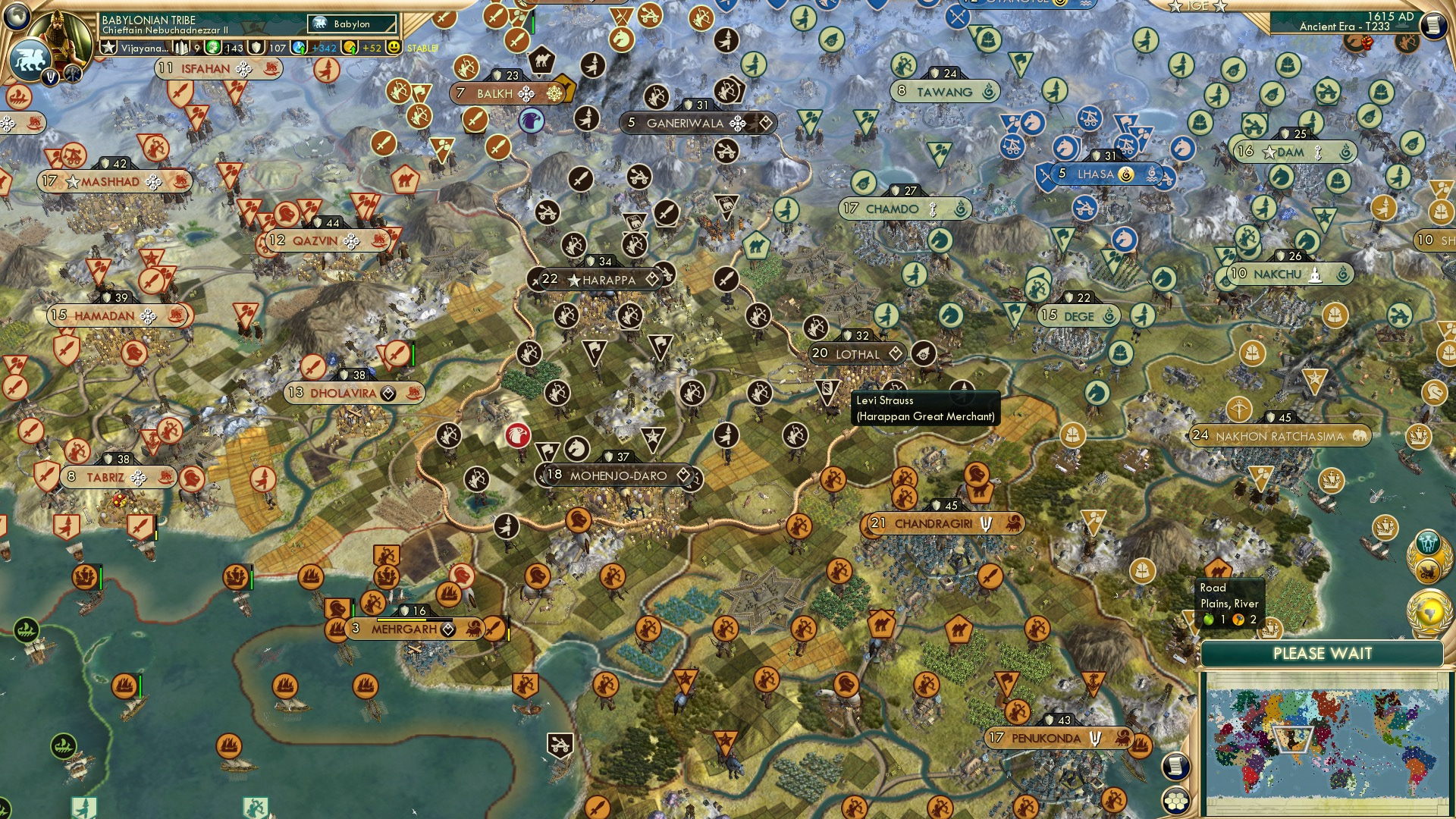Click the gold income icon showing +52
Viewport: 1456px width, 819px height.
(x=350, y=47)
